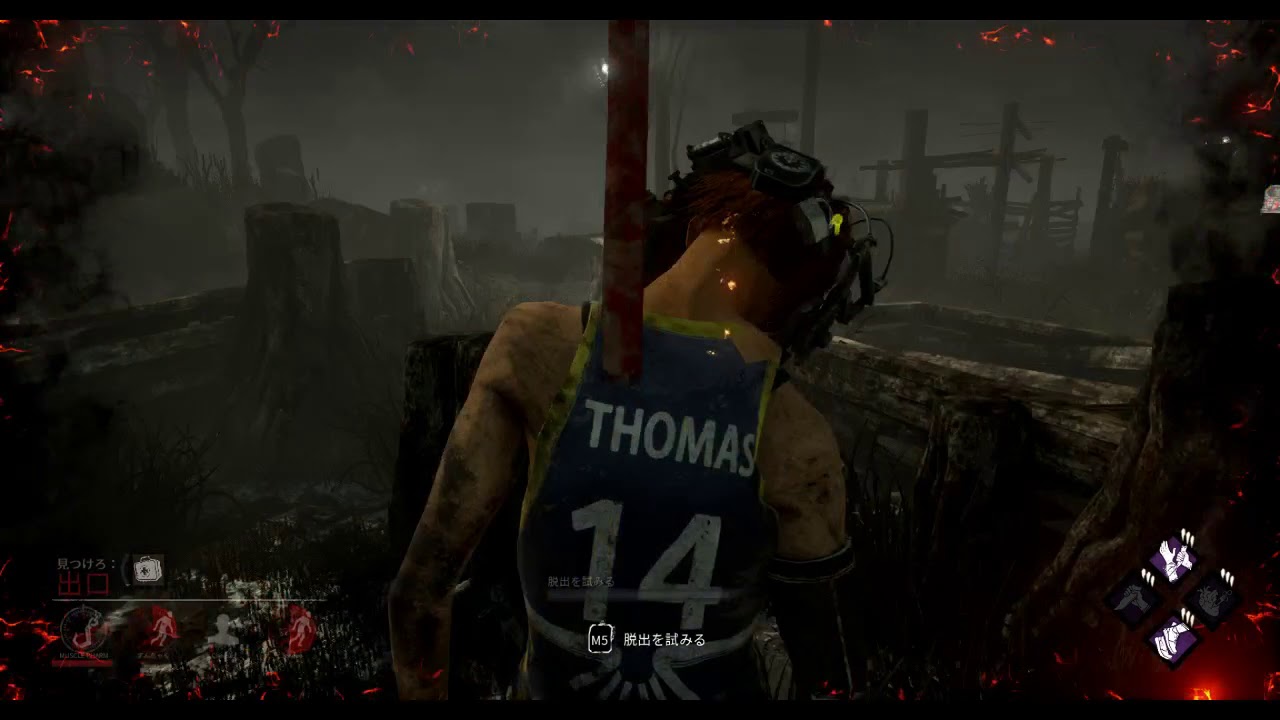Viewport: 1280px width, 720px height.
Task: Click the token counter on the heart perk
Action: [1226, 575]
